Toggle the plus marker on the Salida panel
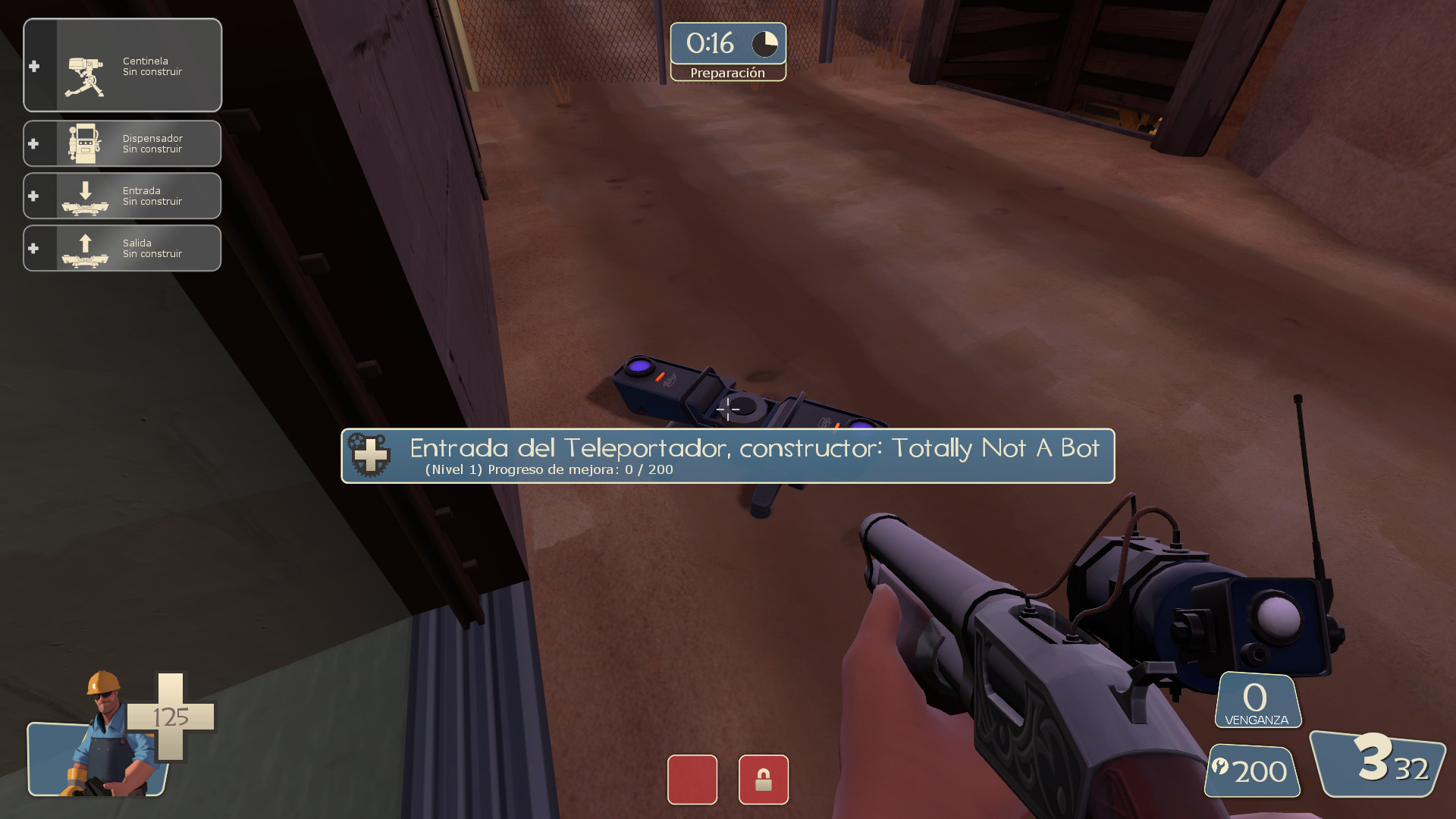This screenshot has width=1456, height=819. coord(33,247)
